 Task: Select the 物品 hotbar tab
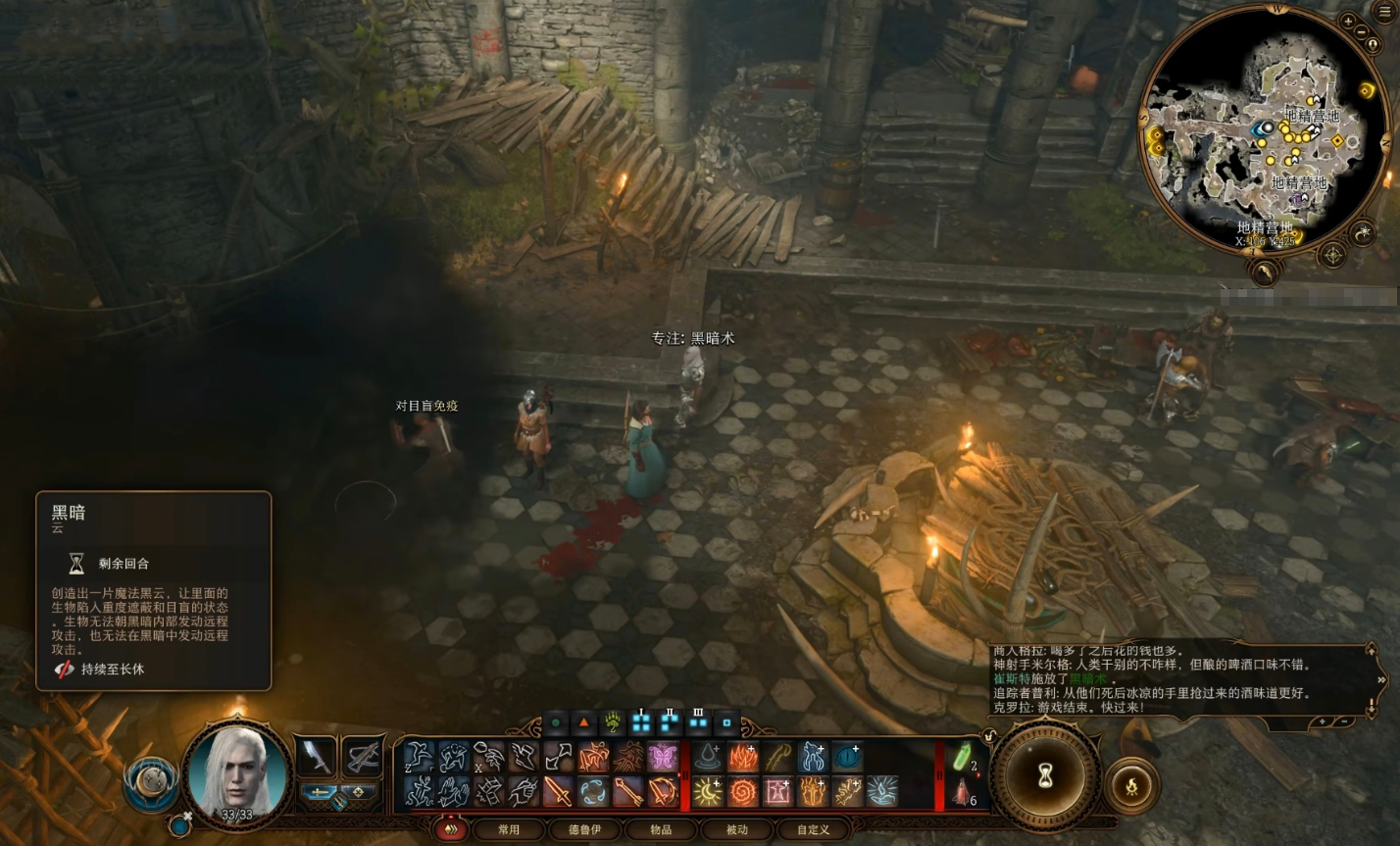[x=661, y=829]
